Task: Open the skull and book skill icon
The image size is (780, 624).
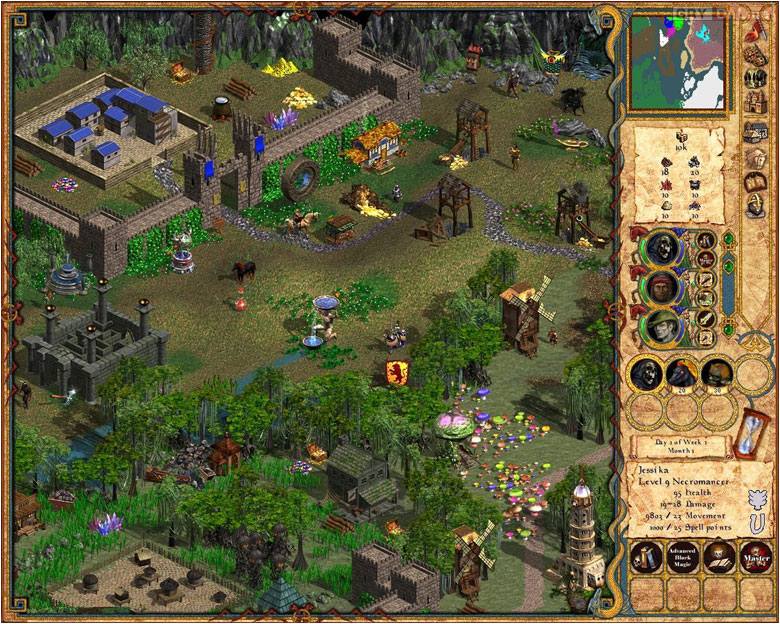Action: pyautogui.click(x=720, y=556)
